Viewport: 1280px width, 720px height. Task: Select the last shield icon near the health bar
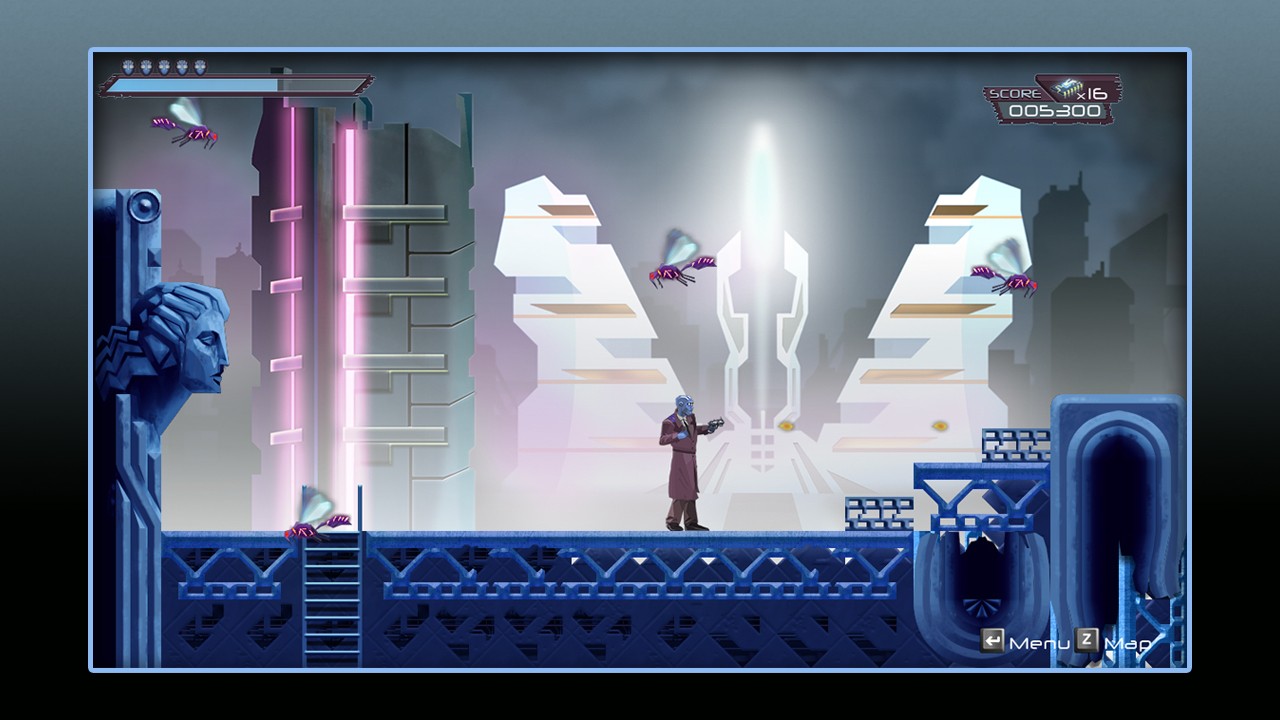[x=200, y=66]
